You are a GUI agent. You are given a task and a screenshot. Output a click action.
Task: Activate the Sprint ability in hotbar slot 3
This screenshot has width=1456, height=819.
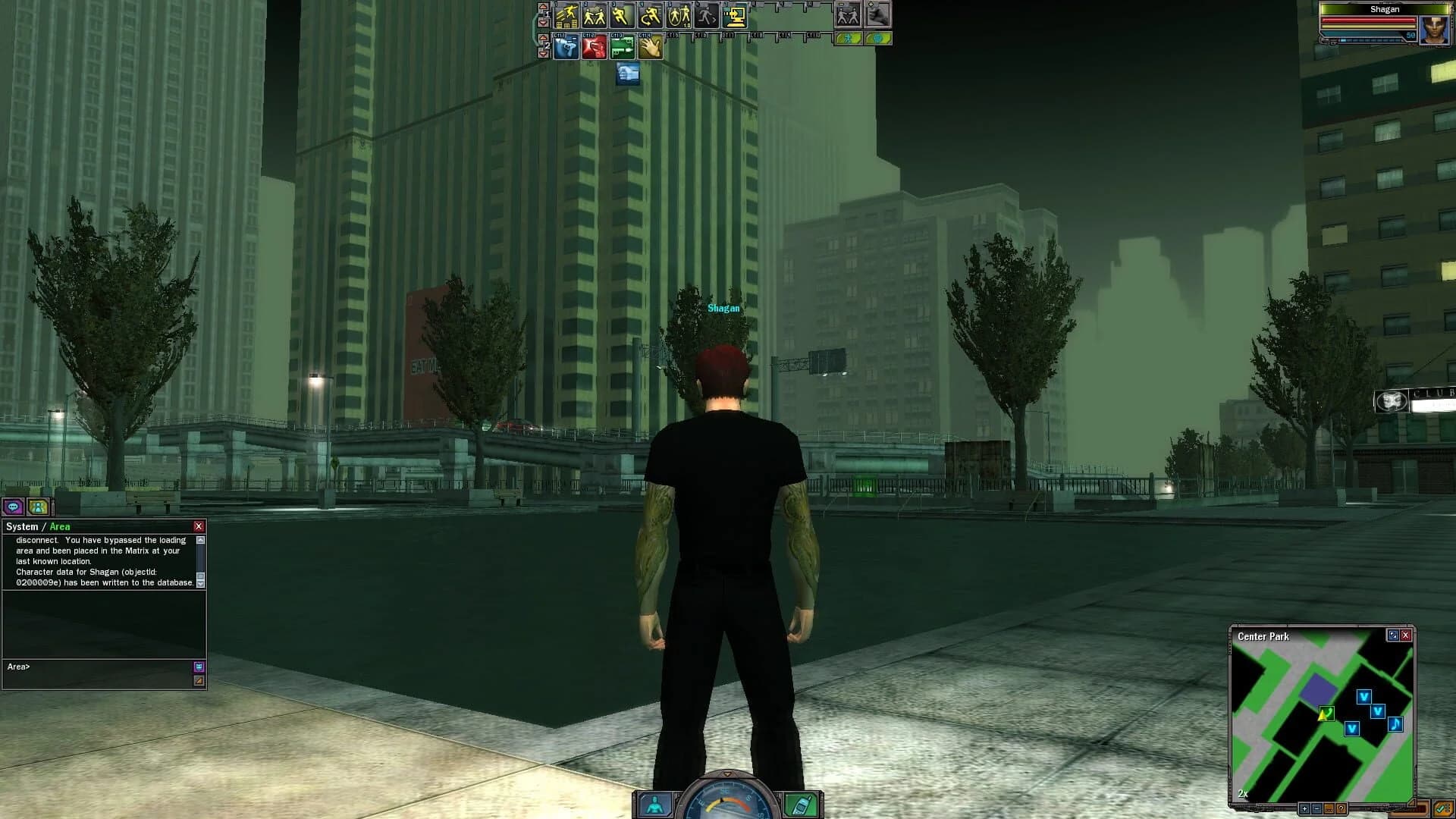tap(622, 16)
